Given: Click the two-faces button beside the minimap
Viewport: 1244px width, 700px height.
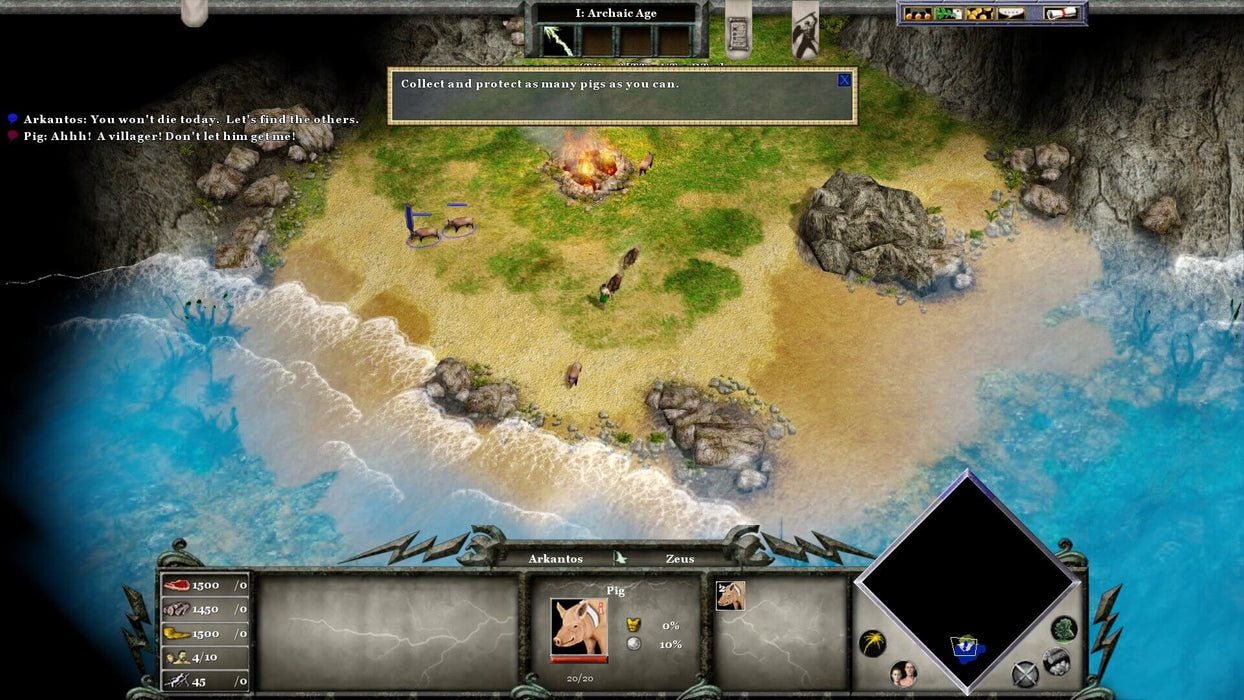Looking at the screenshot, I should pos(903,674).
